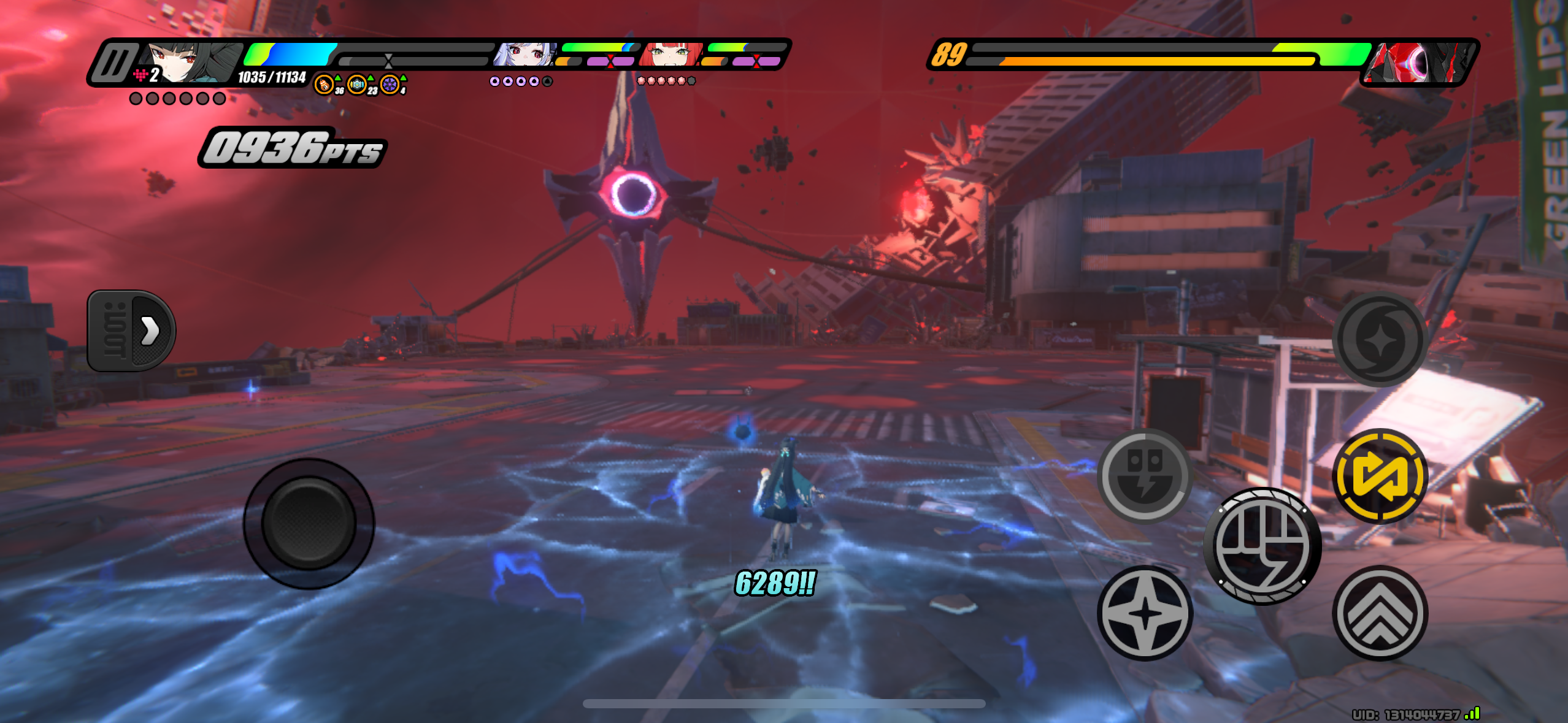Use the dash arrows button
The width and height of the screenshot is (1568, 723).
click(x=1380, y=613)
